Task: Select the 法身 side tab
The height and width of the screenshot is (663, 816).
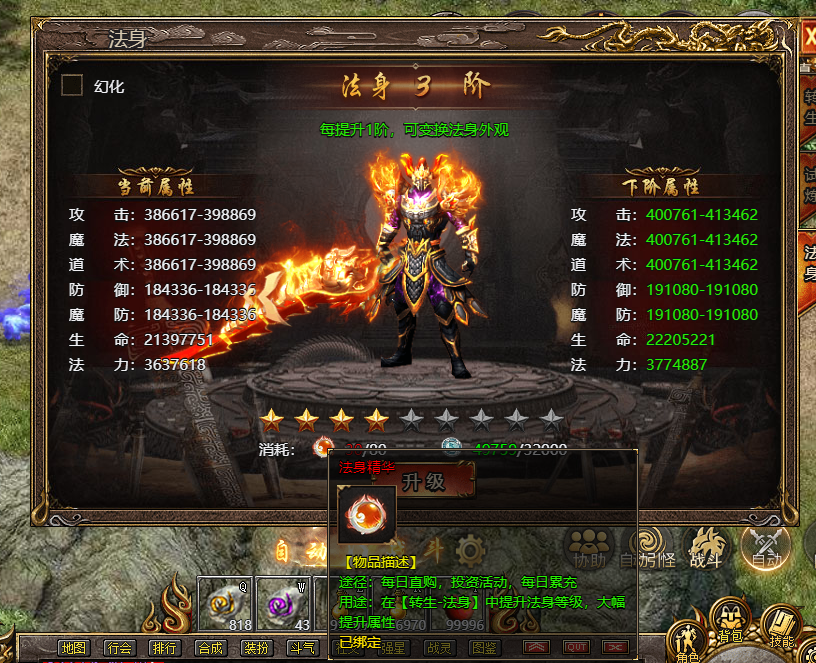Action: pos(809,263)
